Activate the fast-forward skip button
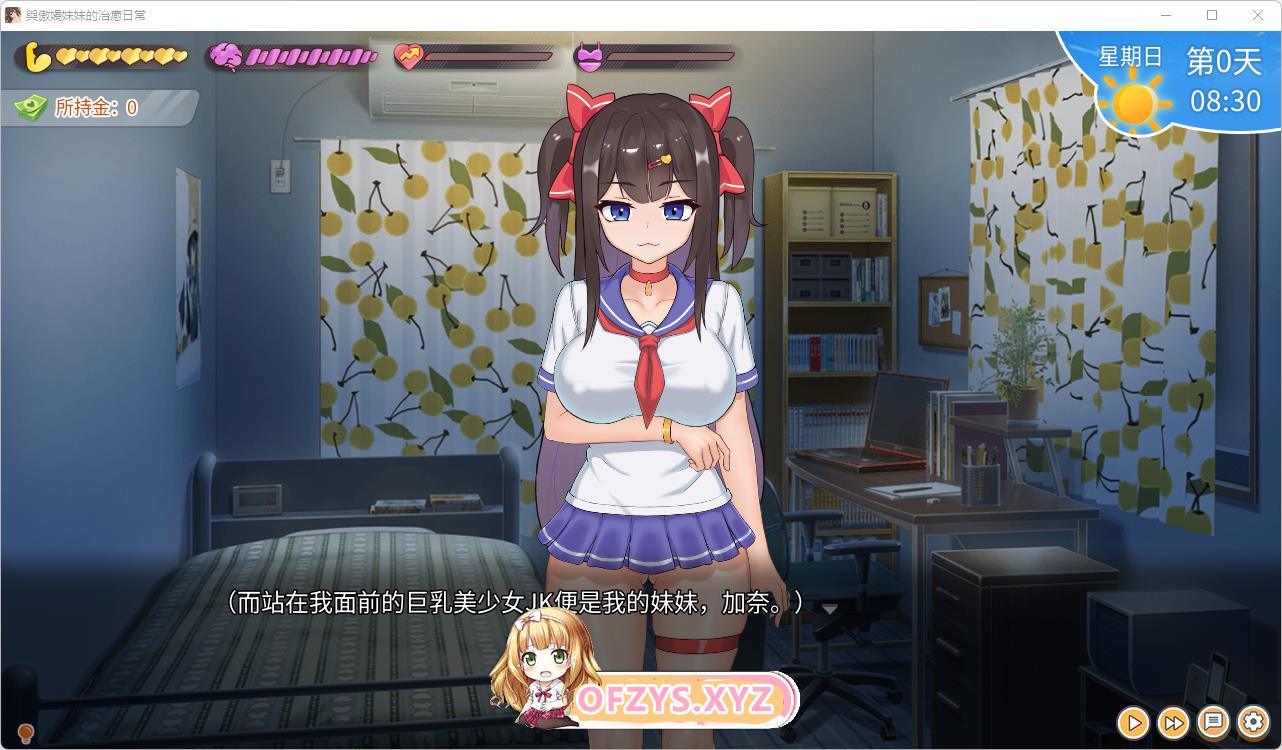This screenshot has height=750, width=1282. point(1173,721)
